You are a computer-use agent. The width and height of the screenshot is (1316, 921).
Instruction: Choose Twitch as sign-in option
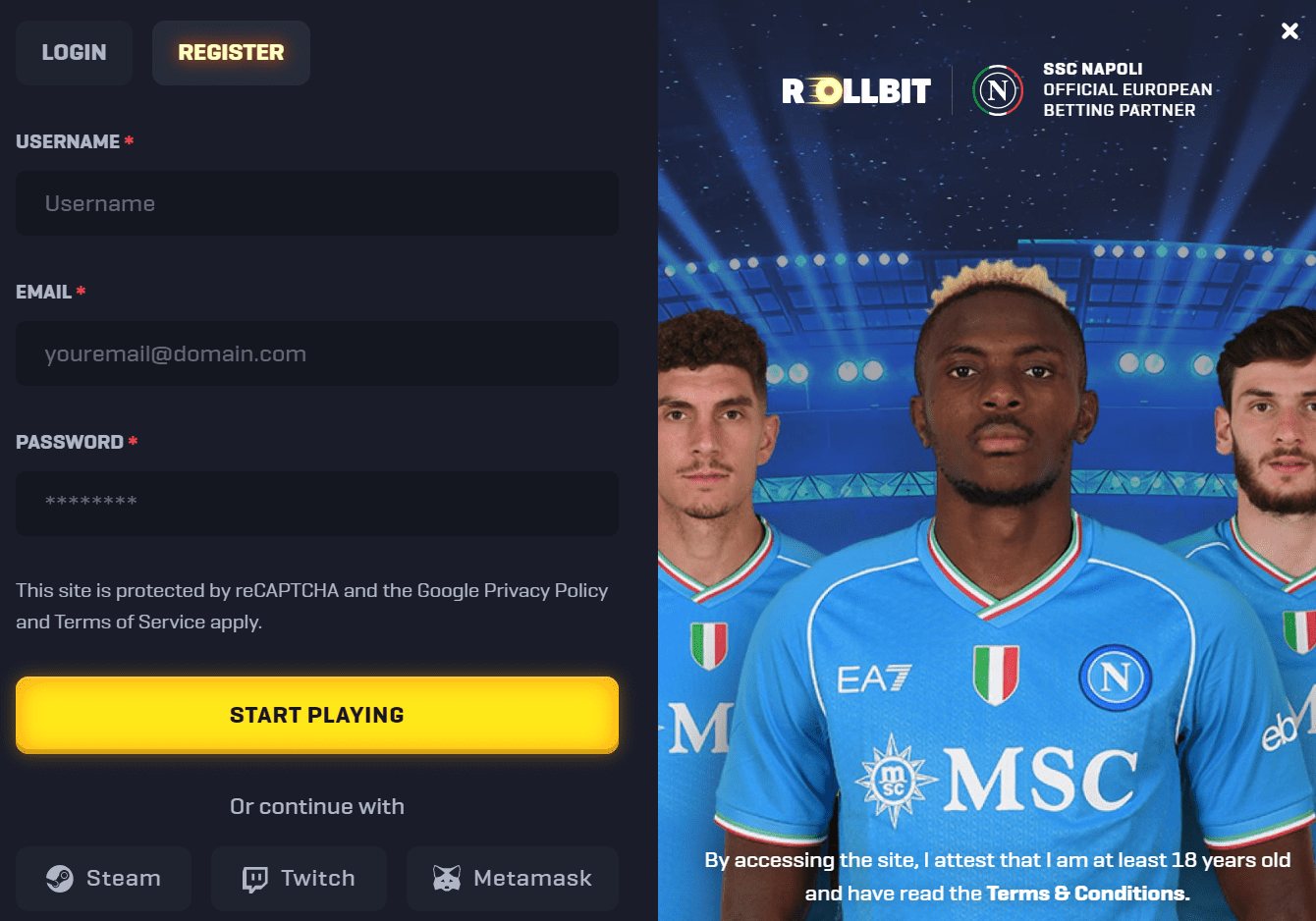299,878
